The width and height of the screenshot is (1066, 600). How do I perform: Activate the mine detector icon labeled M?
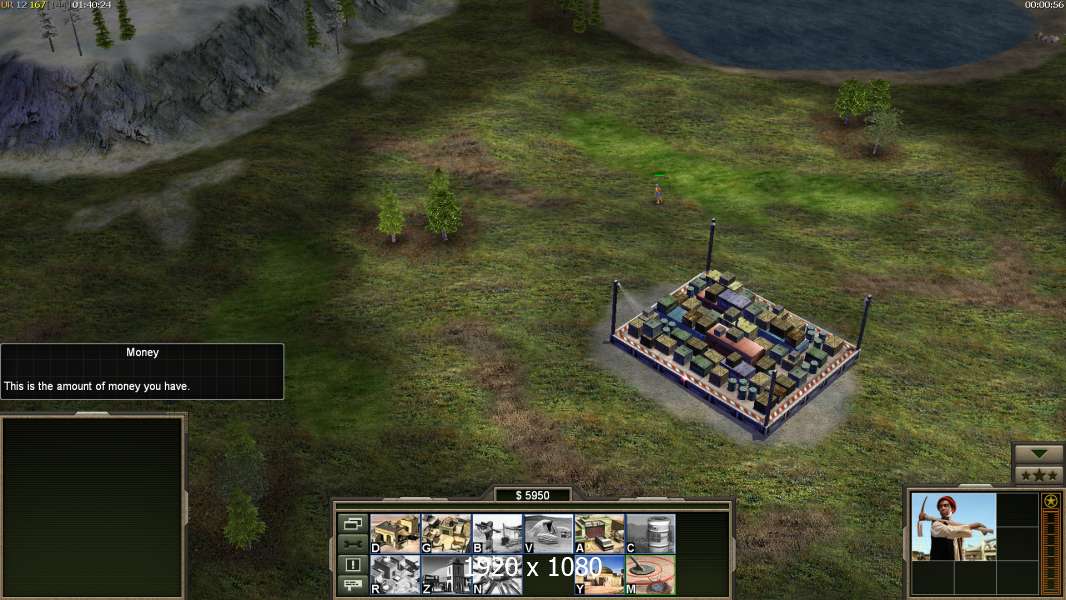pyautogui.click(x=650, y=574)
